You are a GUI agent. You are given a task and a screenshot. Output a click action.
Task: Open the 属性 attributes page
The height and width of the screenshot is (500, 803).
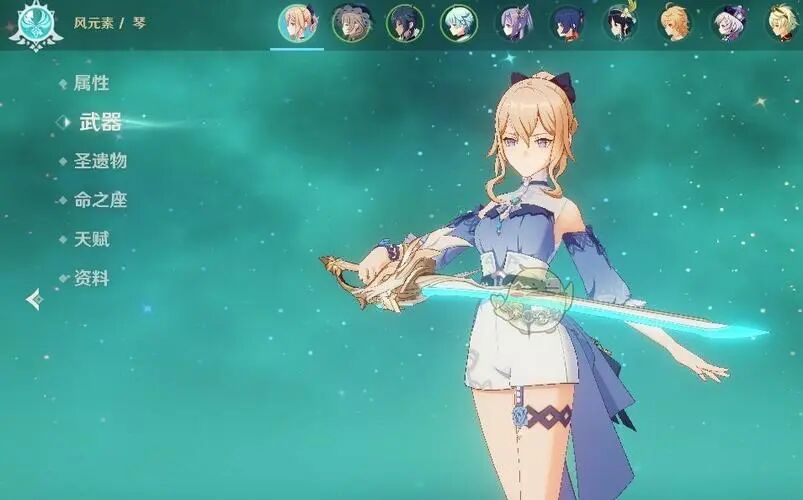(91, 83)
